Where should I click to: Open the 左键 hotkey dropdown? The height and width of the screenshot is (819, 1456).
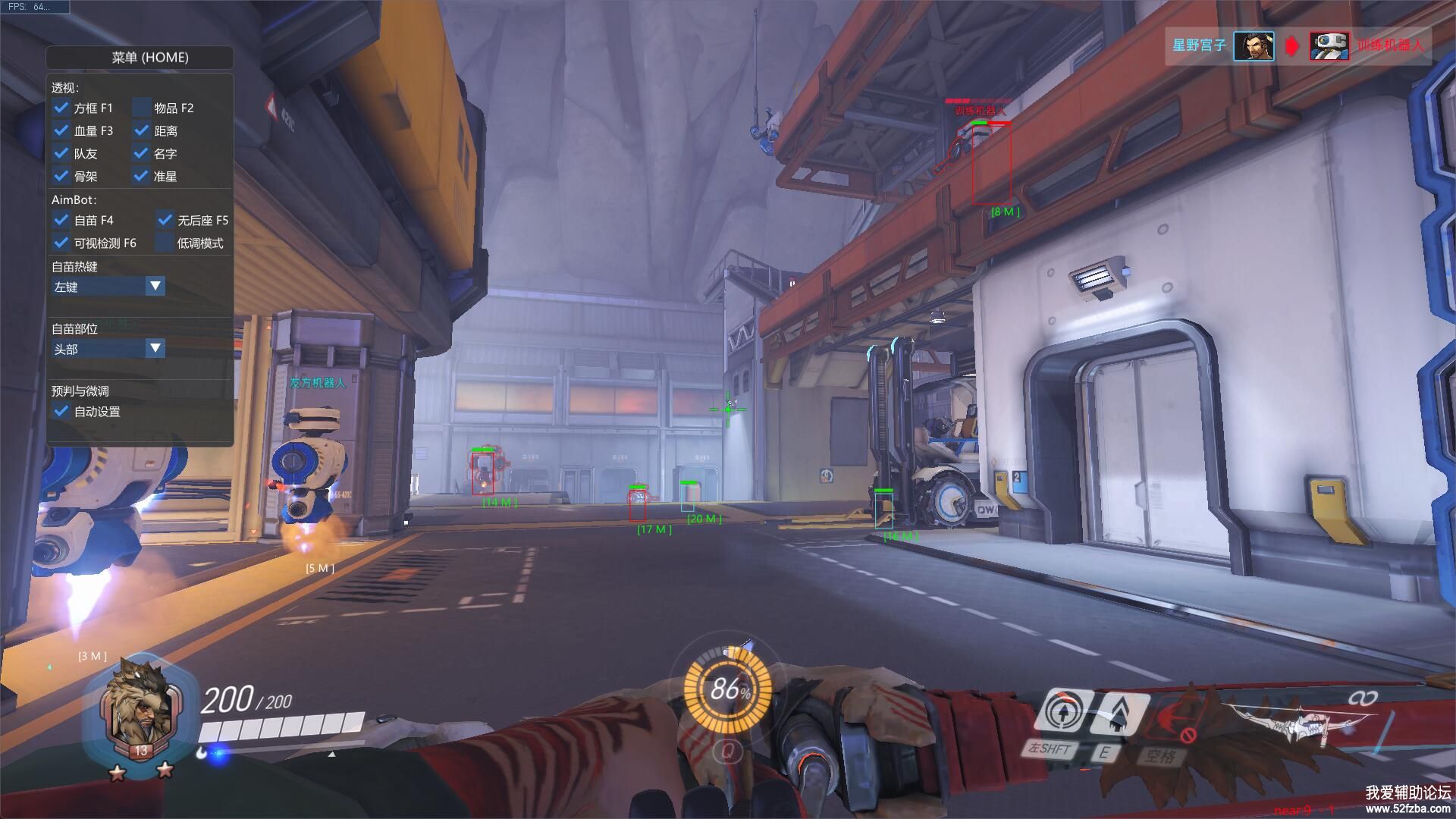[x=155, y=287]
